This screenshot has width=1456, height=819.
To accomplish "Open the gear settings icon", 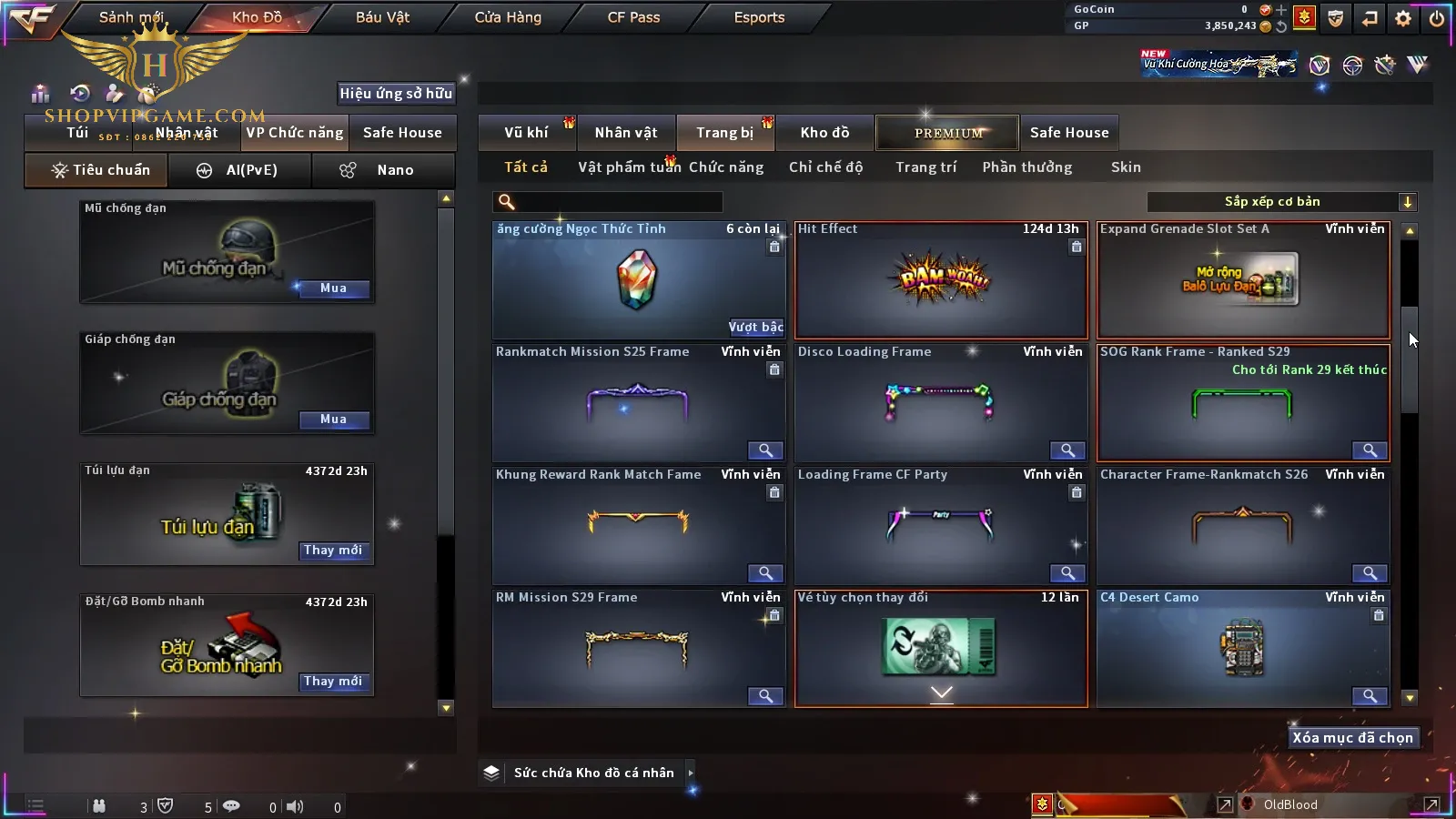I will click(x=1403, y=18).
